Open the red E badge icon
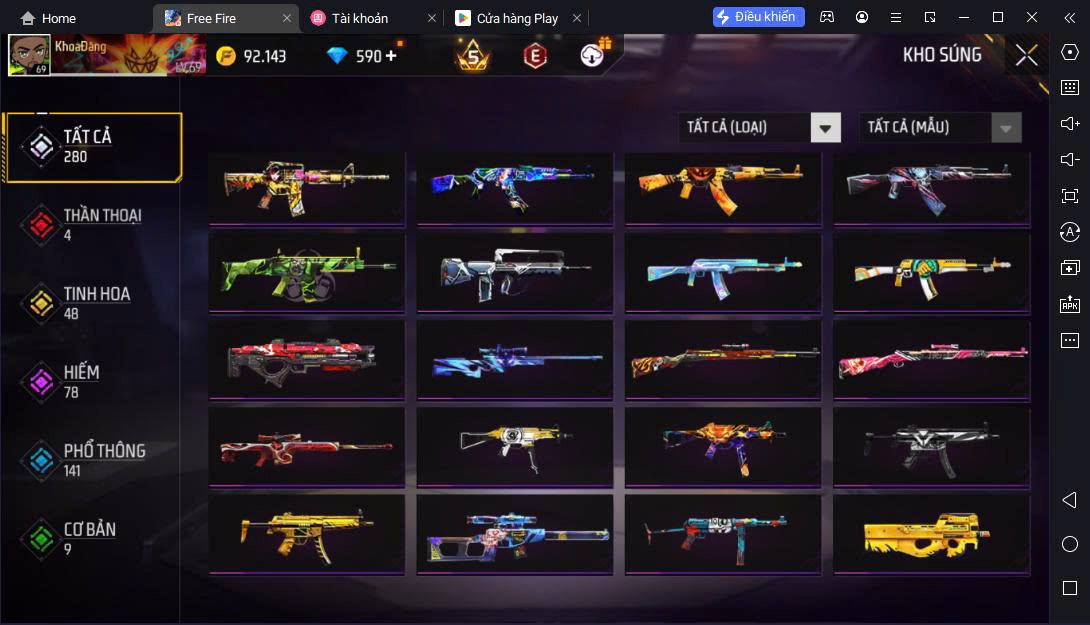Screen dimensions: 1090x625 (x=535, y=56)
